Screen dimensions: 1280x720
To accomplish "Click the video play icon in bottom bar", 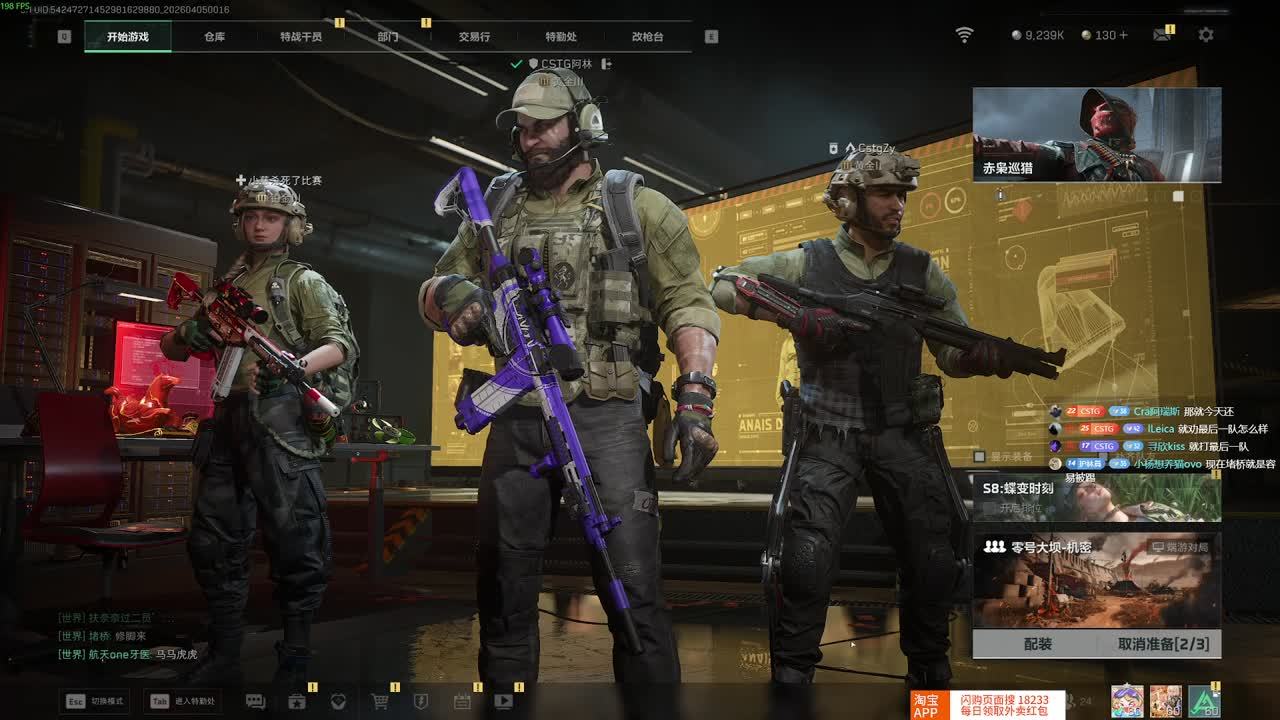I will click(x=503, y=701).
